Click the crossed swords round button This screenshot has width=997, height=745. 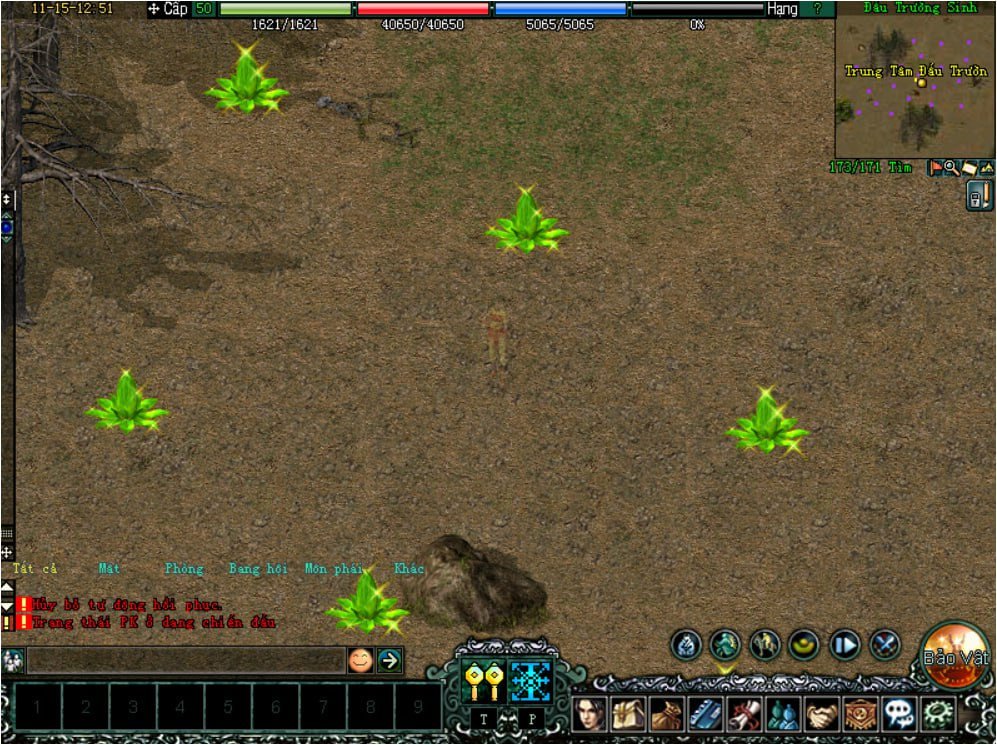[x=884, y=645]
